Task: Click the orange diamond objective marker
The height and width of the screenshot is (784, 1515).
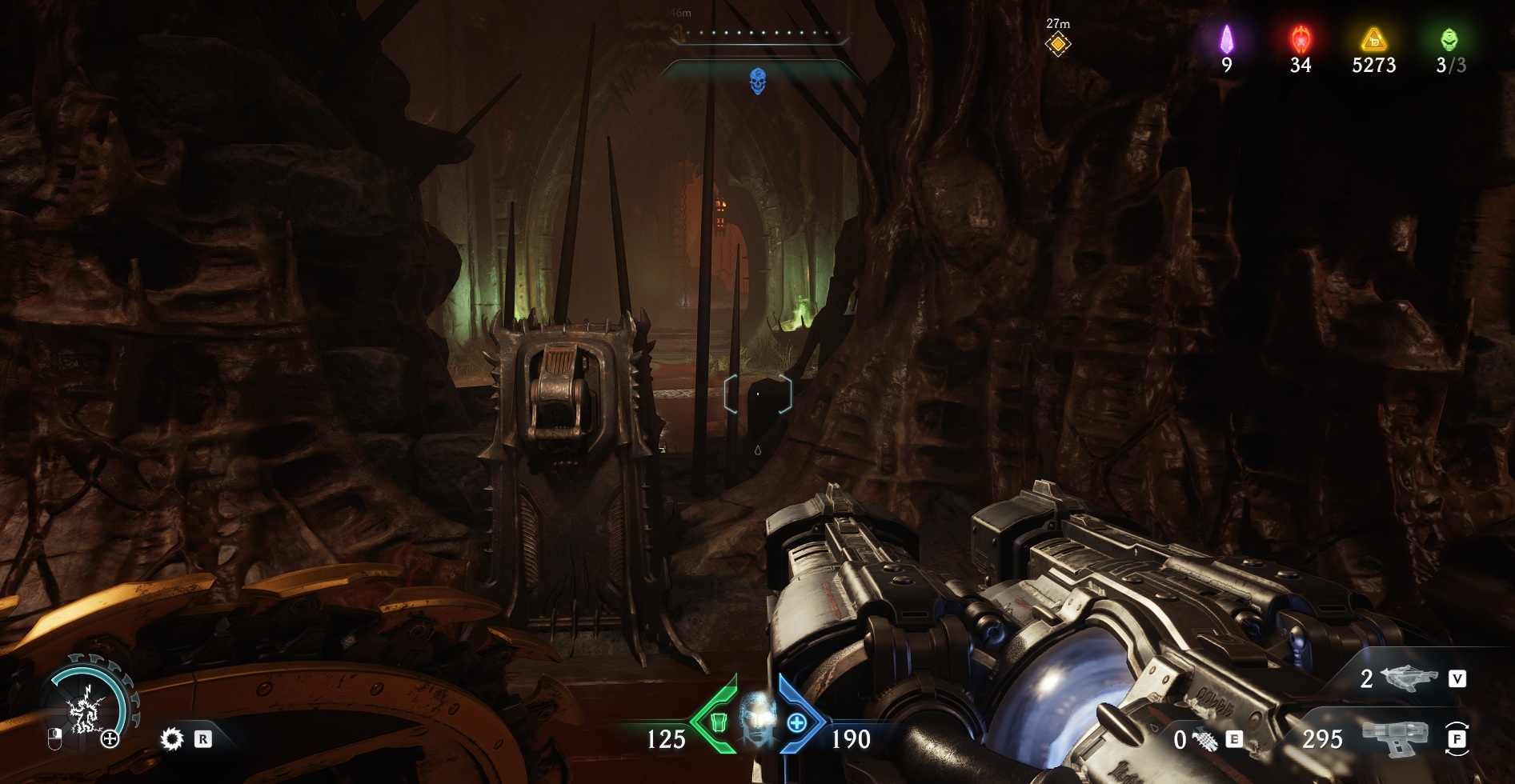Action: [x=1057, y=45]
